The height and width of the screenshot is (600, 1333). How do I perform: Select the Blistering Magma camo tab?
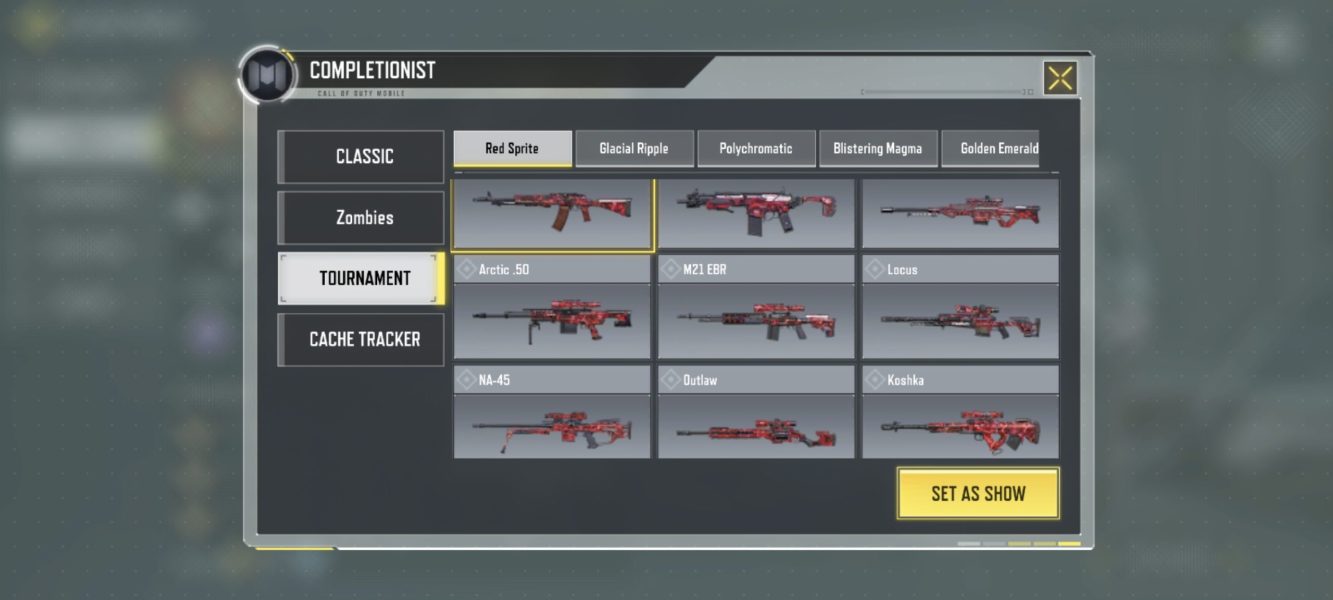(x=878, y=149)
